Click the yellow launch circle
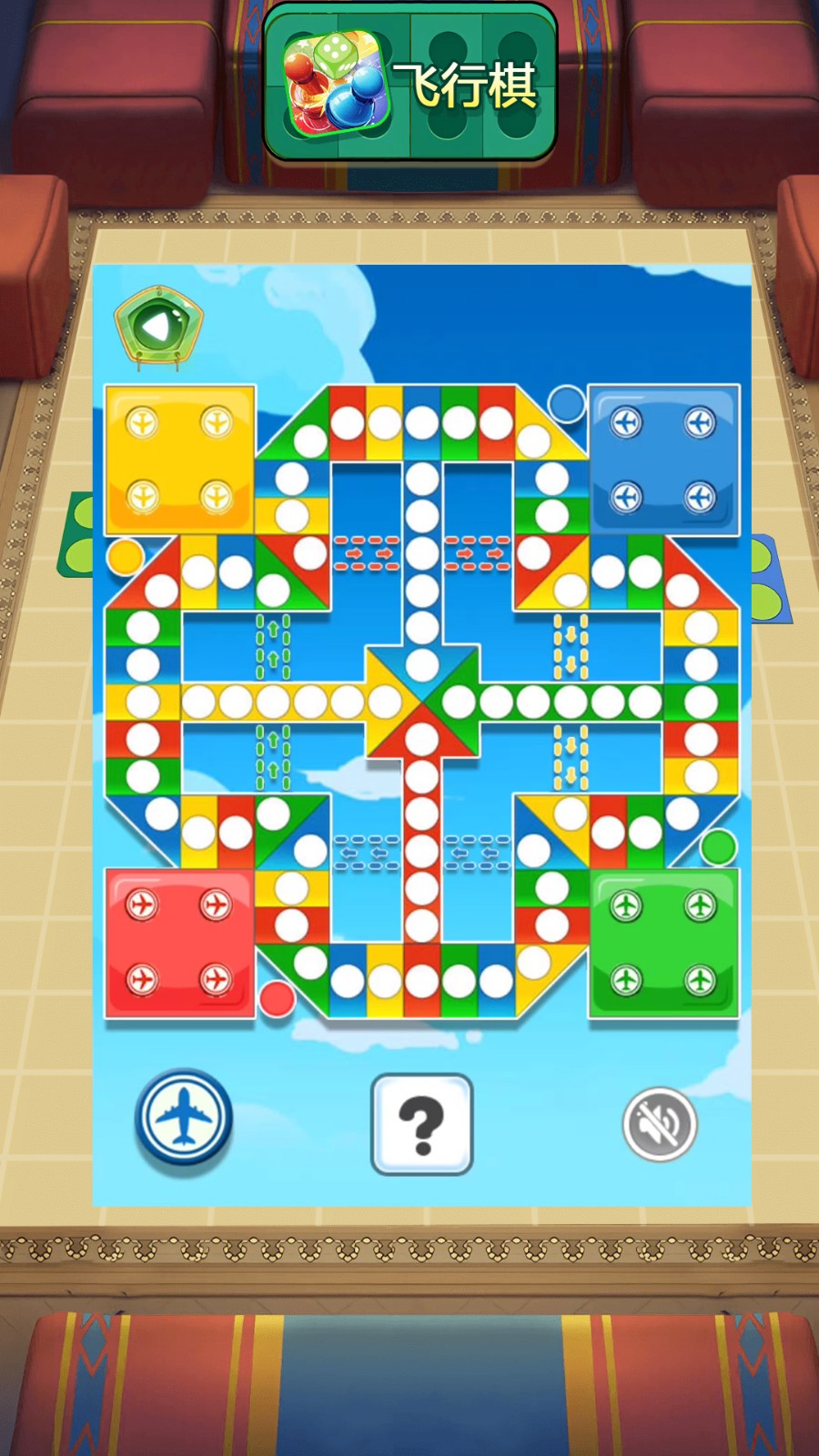 (125, 556)
